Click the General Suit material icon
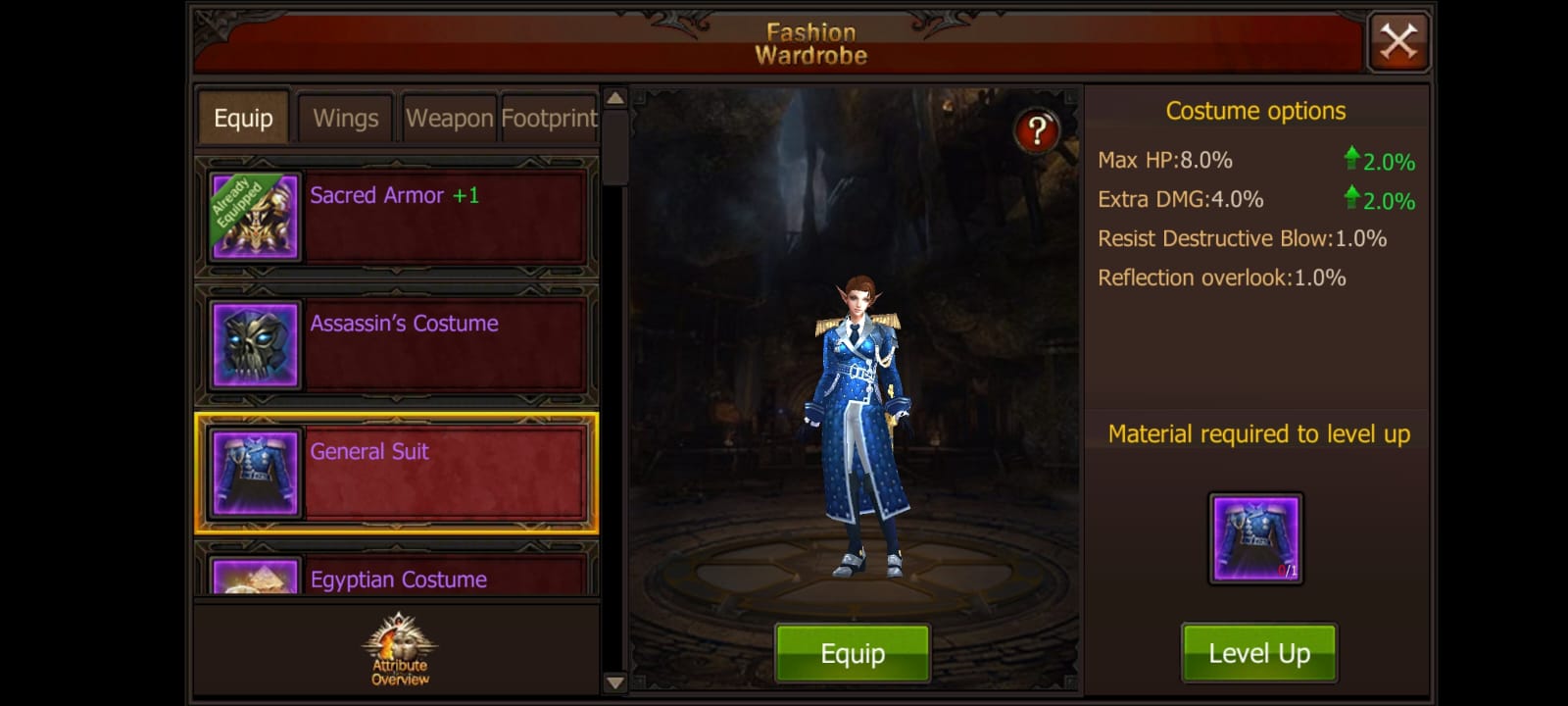 click(x=1257, y=537)
